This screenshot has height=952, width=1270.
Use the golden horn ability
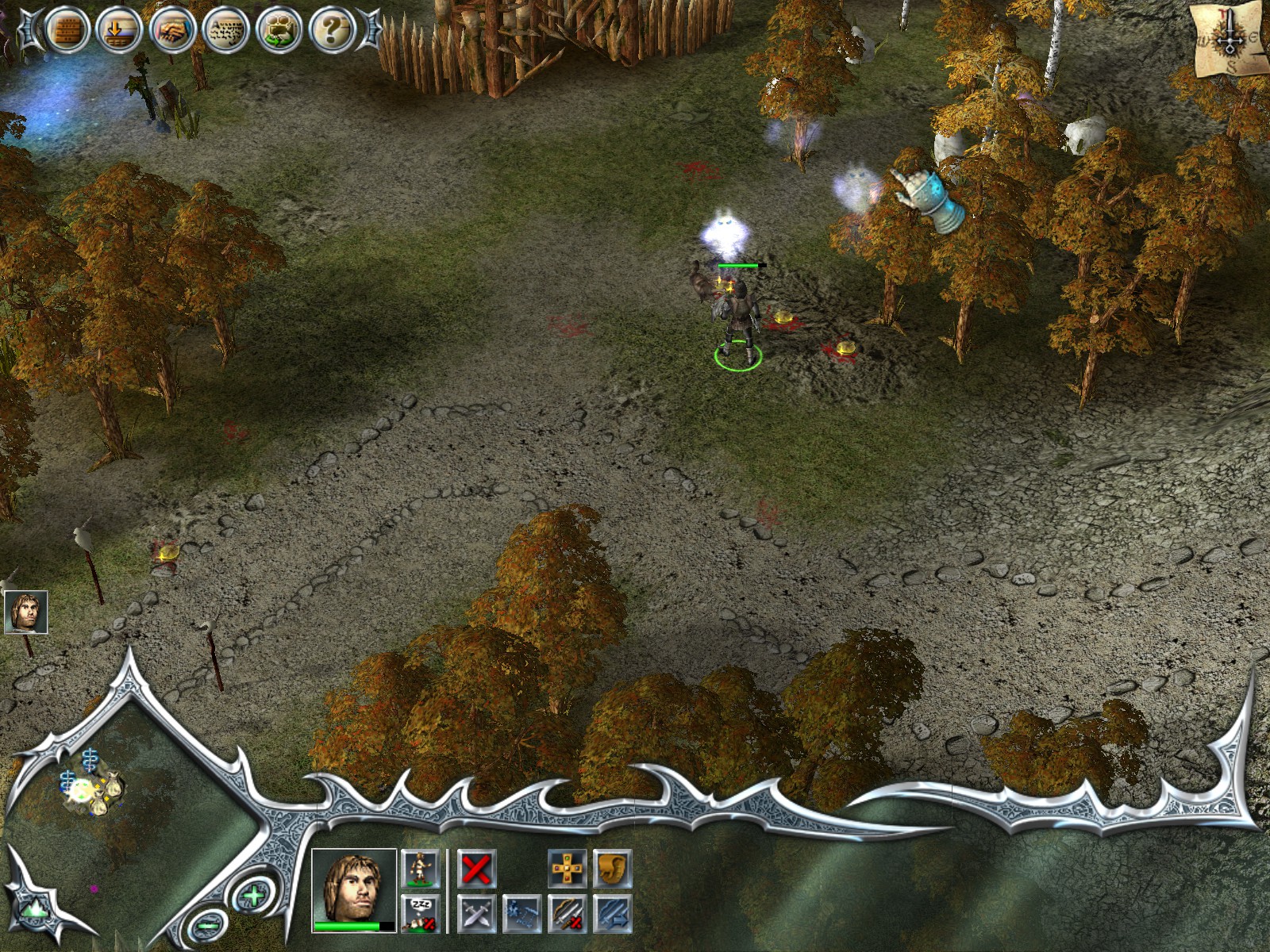[x=612, y=869]
